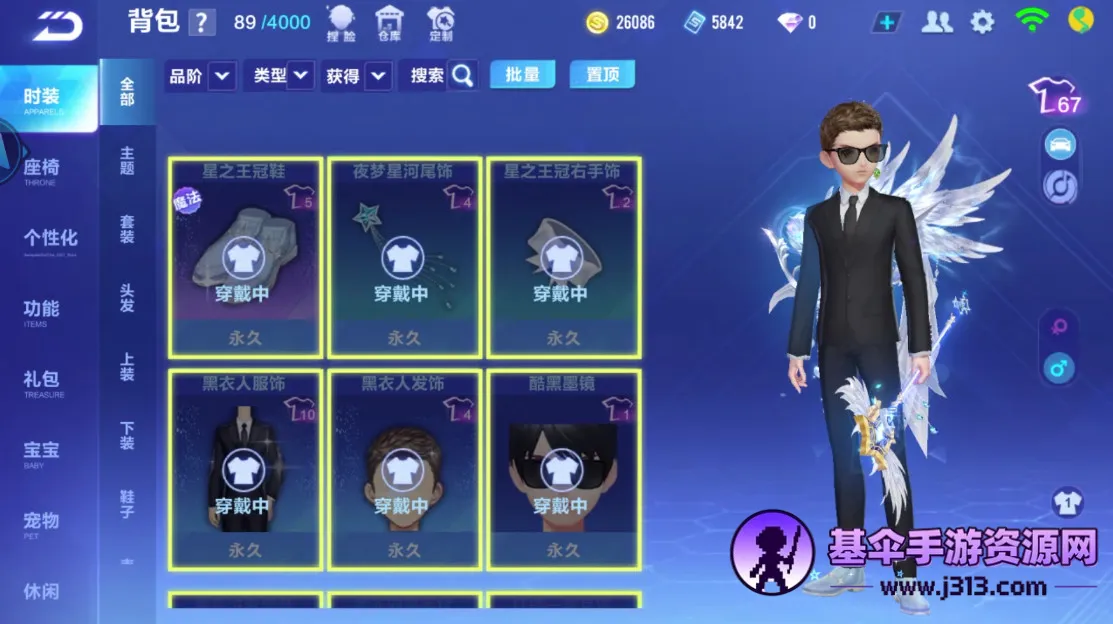Open the friends icon in top bar
Viewport: 1113px width, 624px height.
coord(937,22)
